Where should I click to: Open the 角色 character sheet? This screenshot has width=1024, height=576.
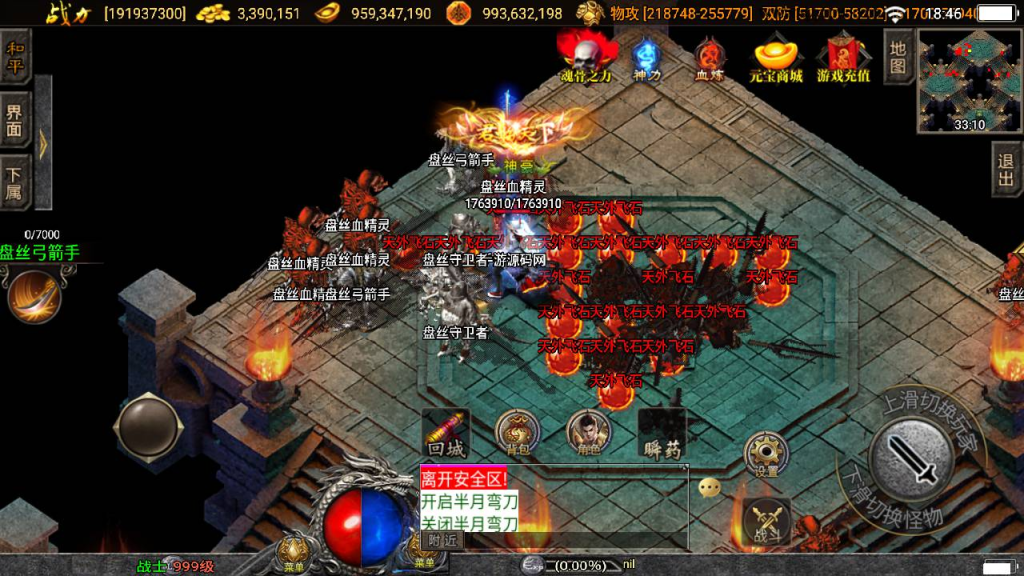589,433
